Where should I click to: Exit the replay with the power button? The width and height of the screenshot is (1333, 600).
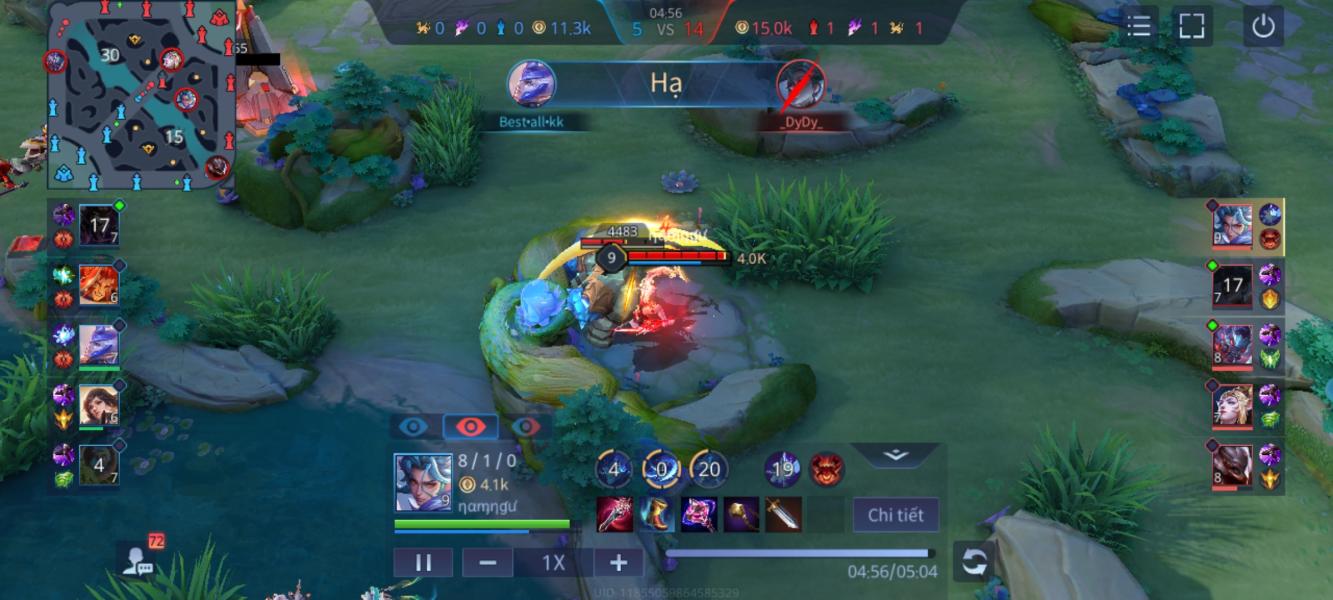point(1263,26)
